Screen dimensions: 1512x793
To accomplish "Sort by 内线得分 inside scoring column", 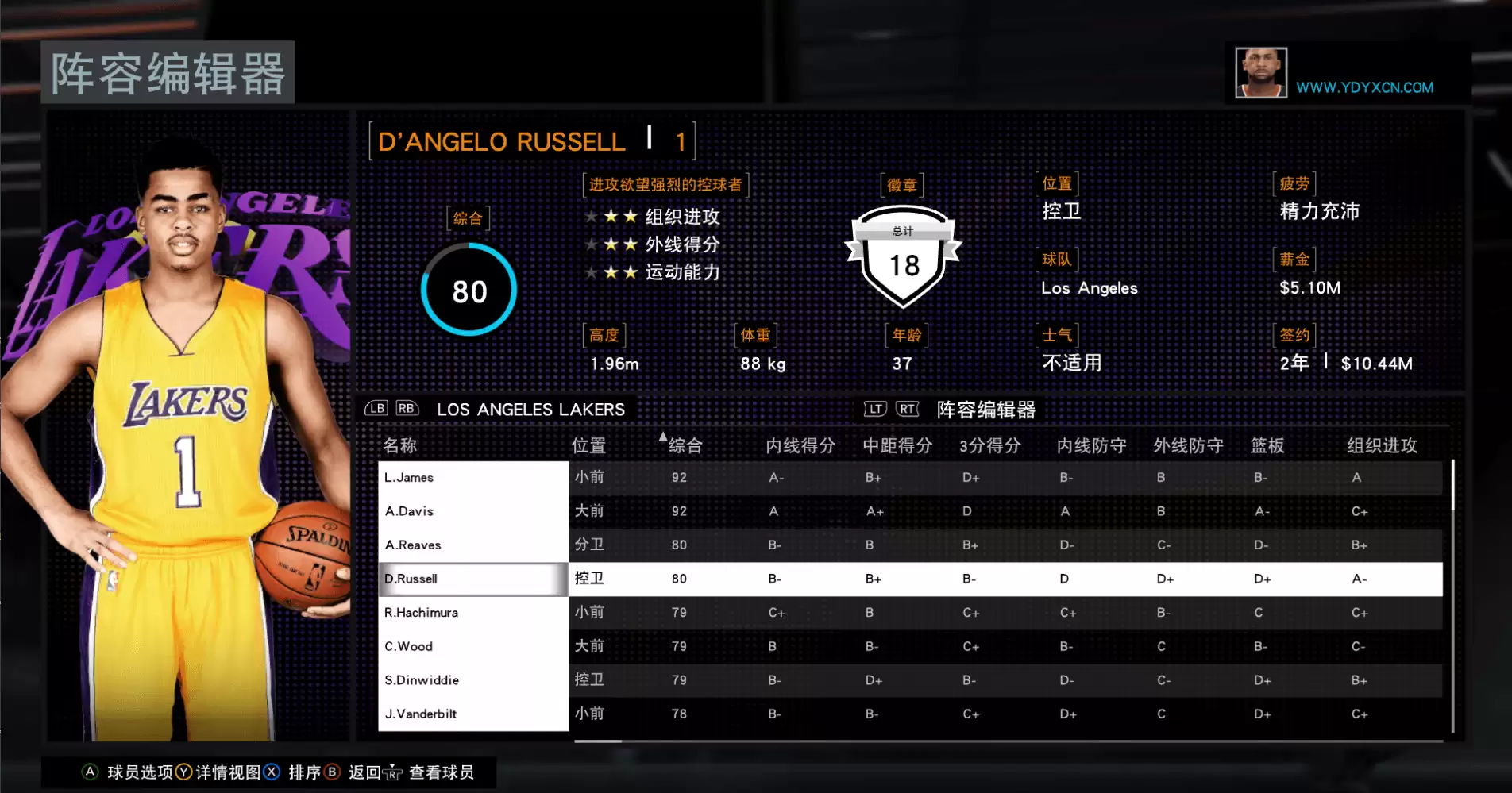I will [x=800, y=445].
